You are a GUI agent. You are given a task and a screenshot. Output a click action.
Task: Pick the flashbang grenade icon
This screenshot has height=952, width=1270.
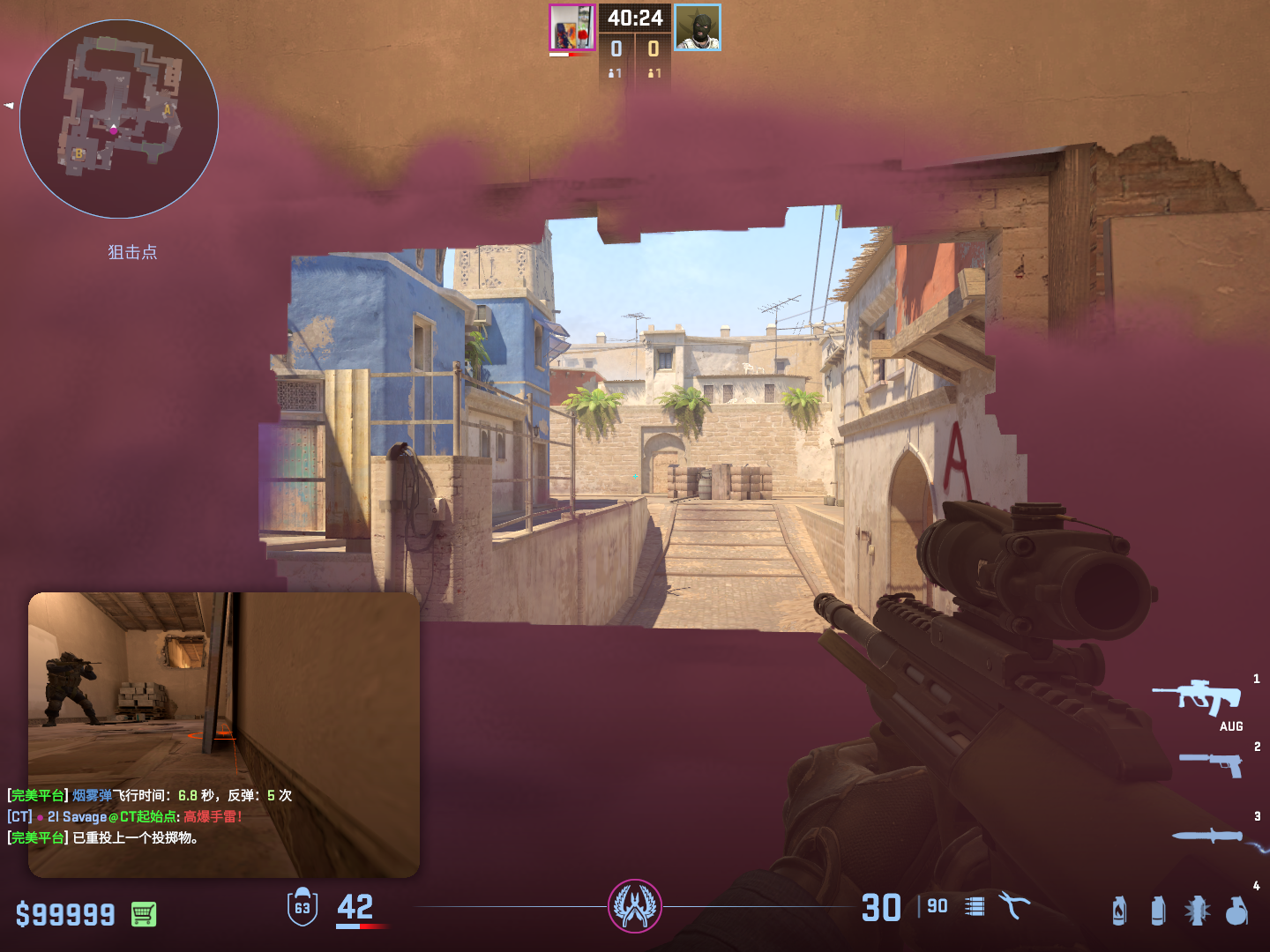[1197, 911]
